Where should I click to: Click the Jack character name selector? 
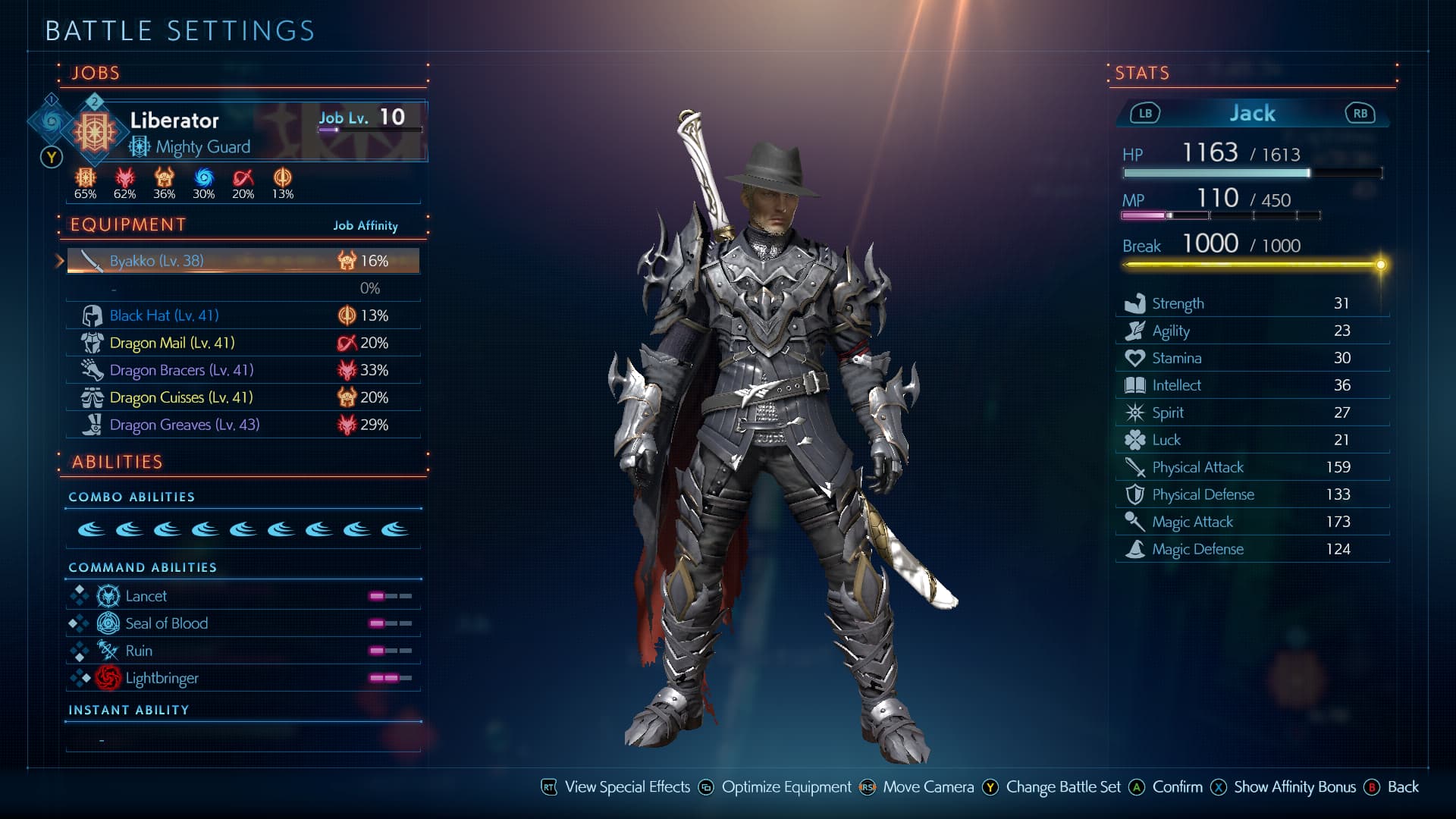coord(1252,114)
